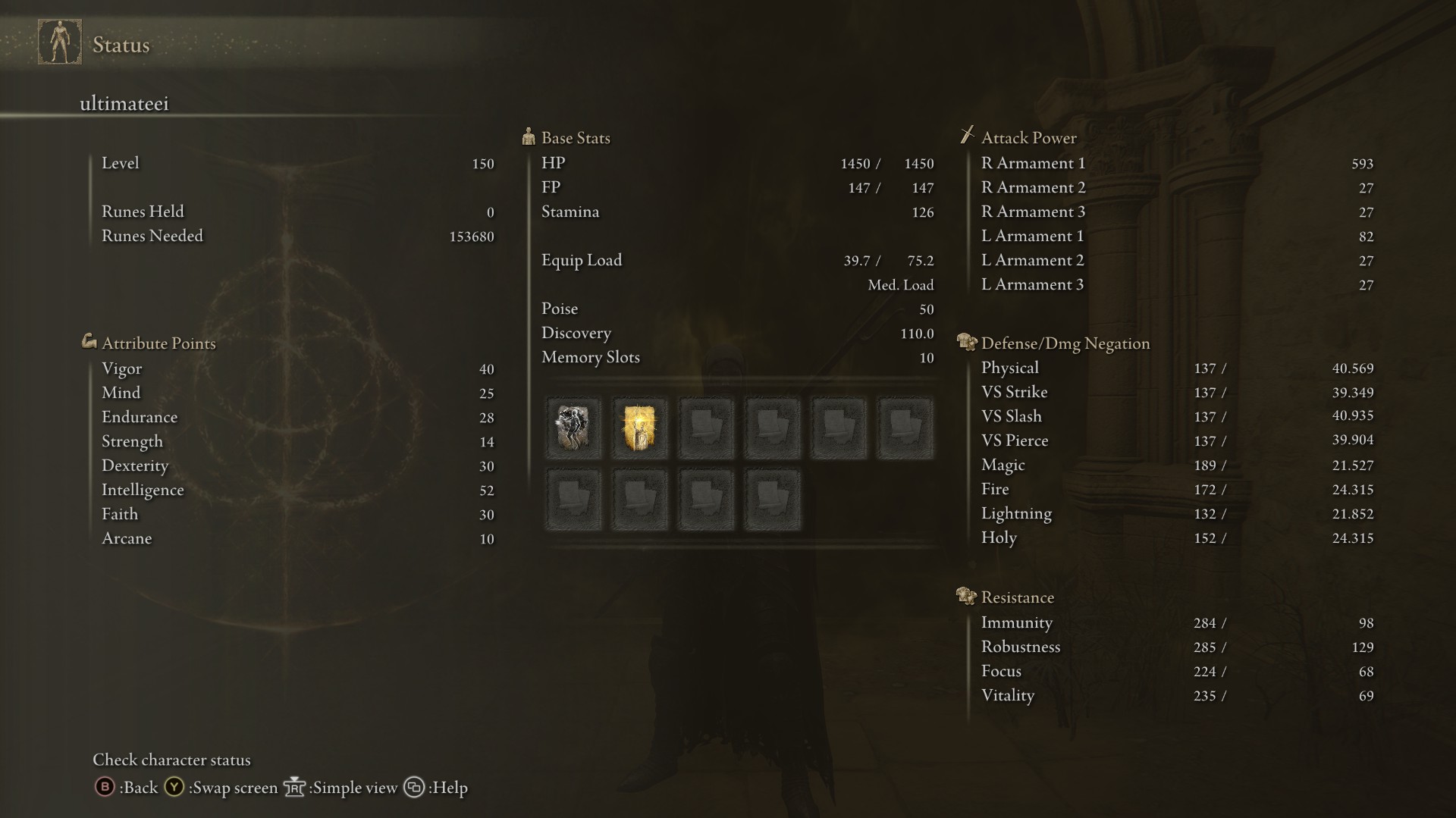Select the grey figure spell in memory slots
The width and height of the screenshot is (1456, 818).
(x=573, y=428)
